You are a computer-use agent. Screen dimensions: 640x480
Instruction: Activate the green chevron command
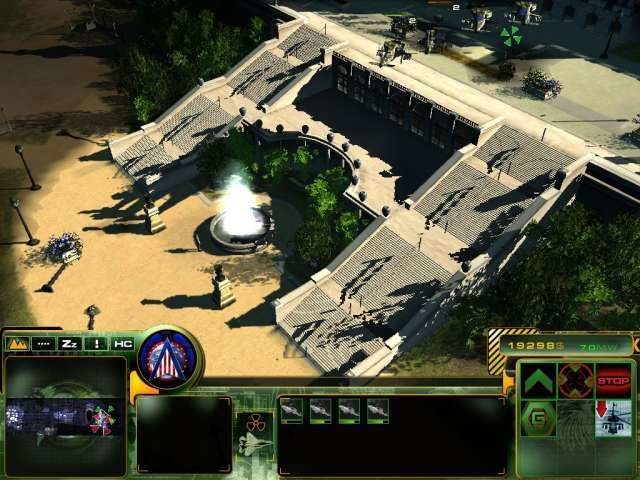pyautogui.click(x=538, y=380)
